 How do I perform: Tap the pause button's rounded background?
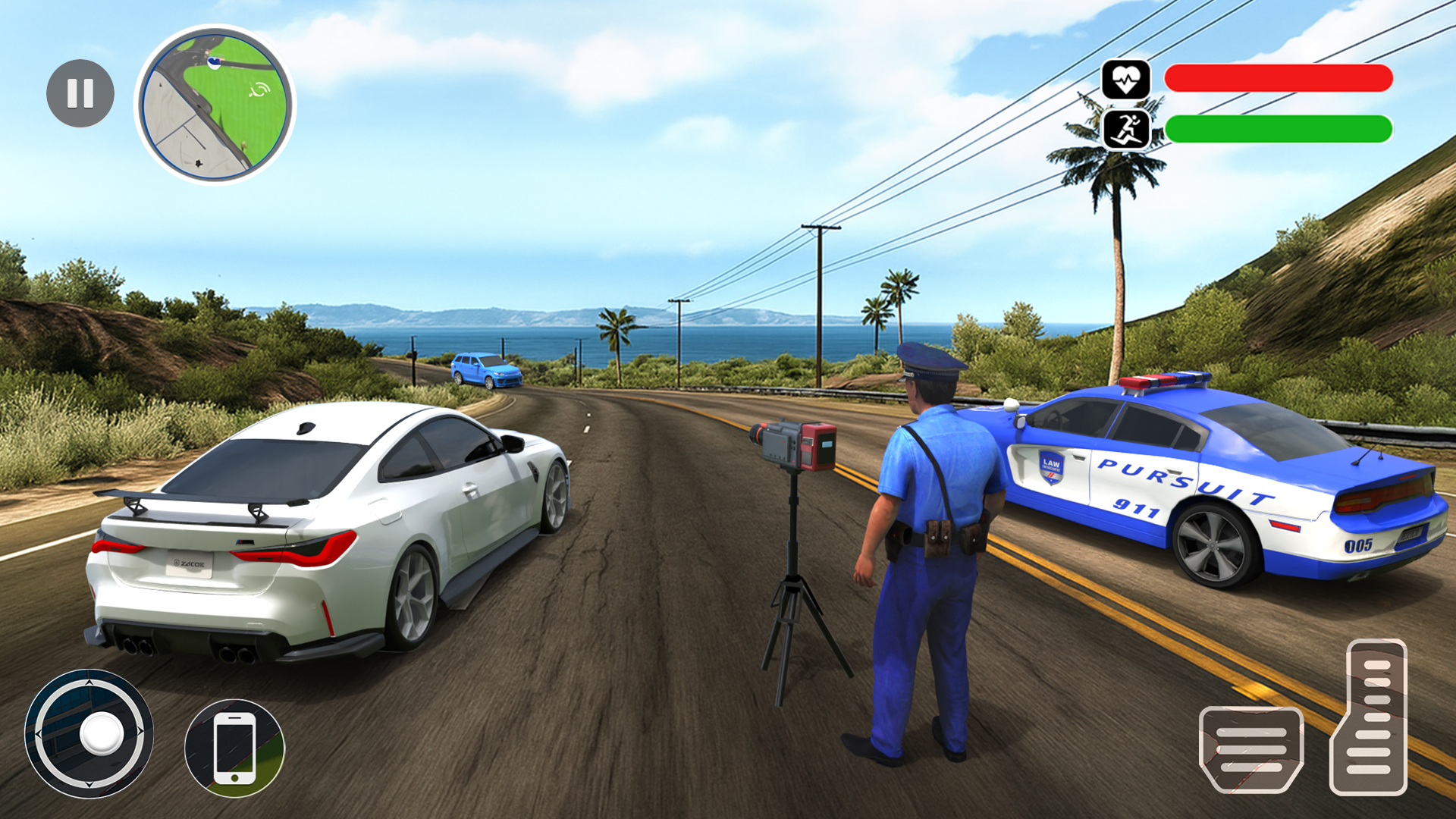80,93
